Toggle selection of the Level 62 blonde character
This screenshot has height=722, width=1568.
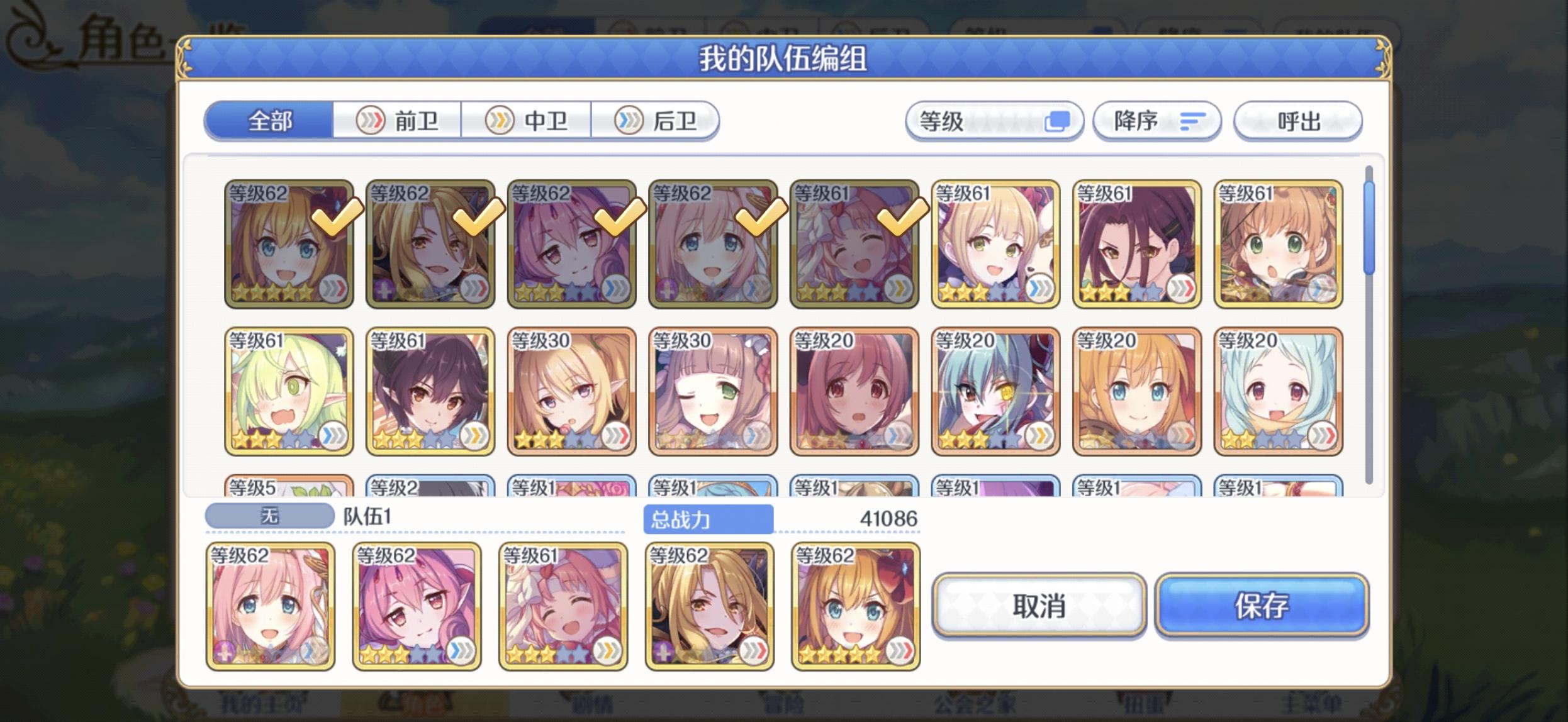coord(429,245)
